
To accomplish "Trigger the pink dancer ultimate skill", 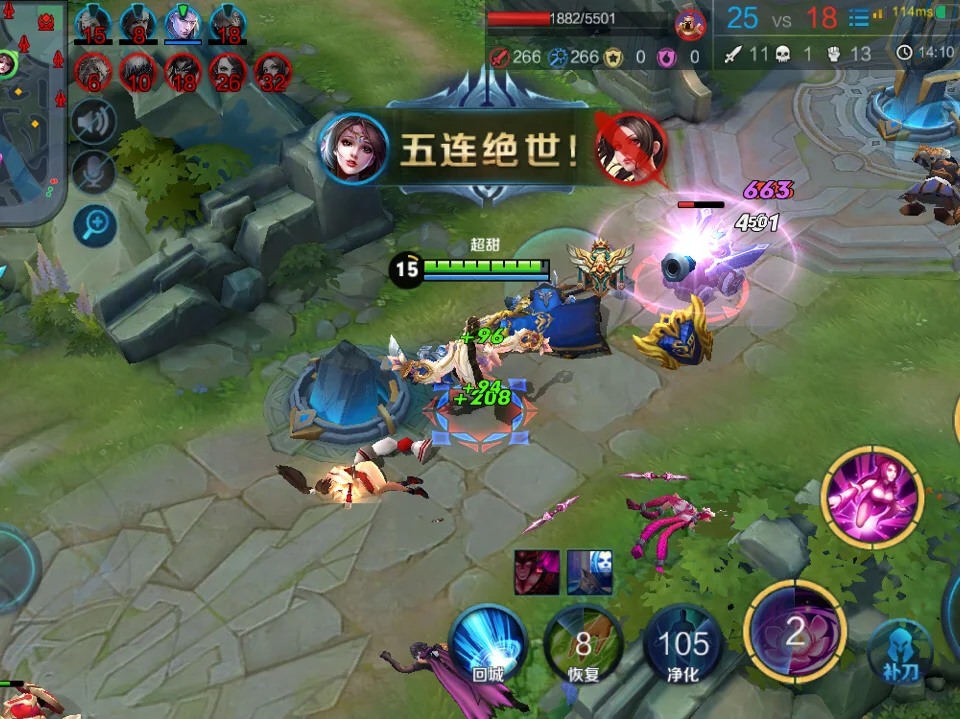I will 871,497.
